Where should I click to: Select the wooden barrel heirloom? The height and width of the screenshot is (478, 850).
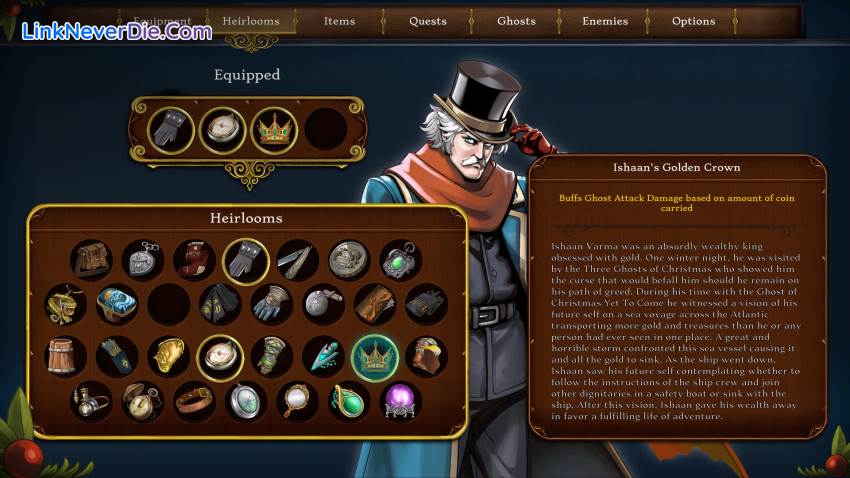(66, 356)
